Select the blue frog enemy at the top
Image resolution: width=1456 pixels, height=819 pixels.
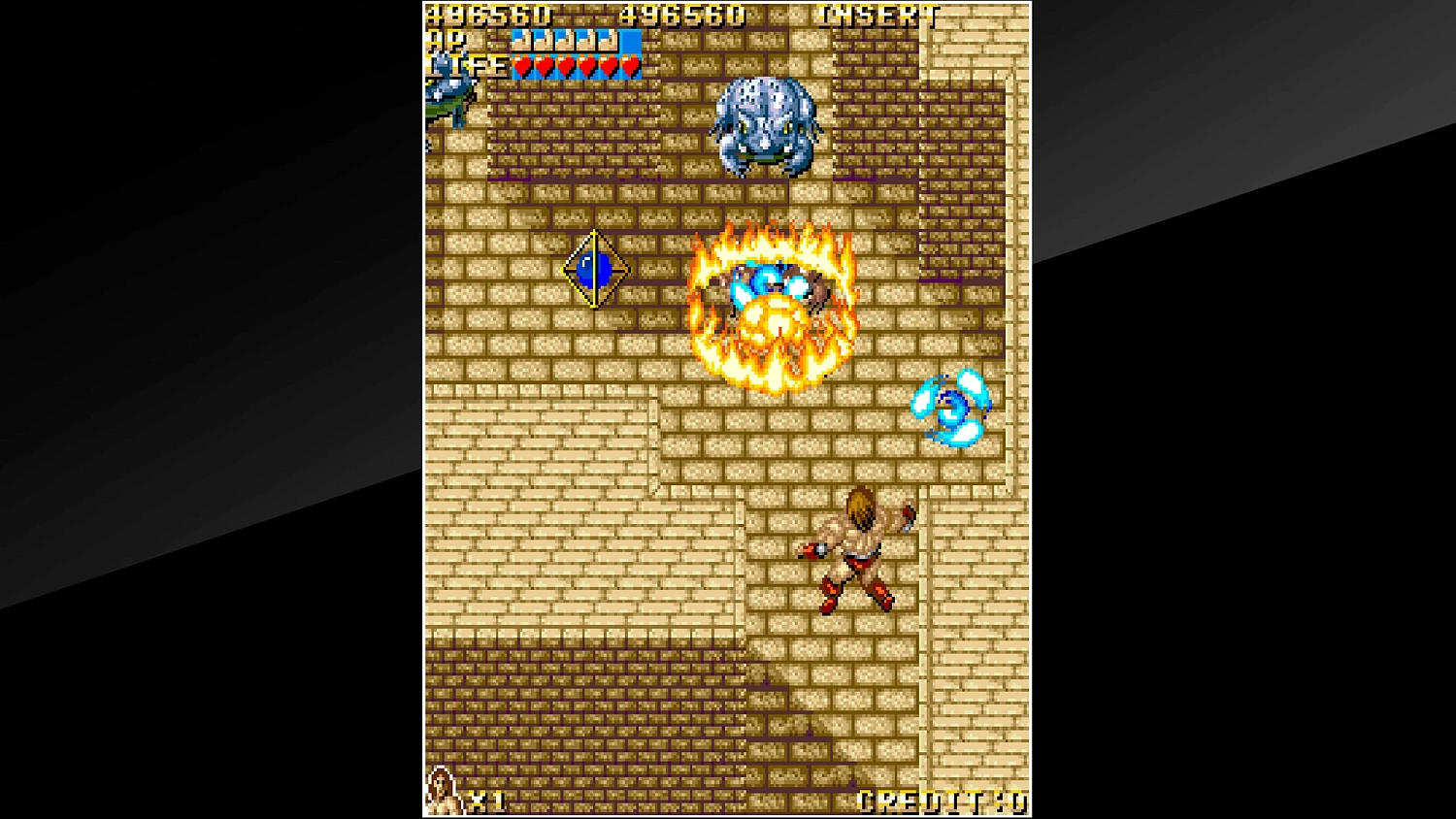[767, 126]
